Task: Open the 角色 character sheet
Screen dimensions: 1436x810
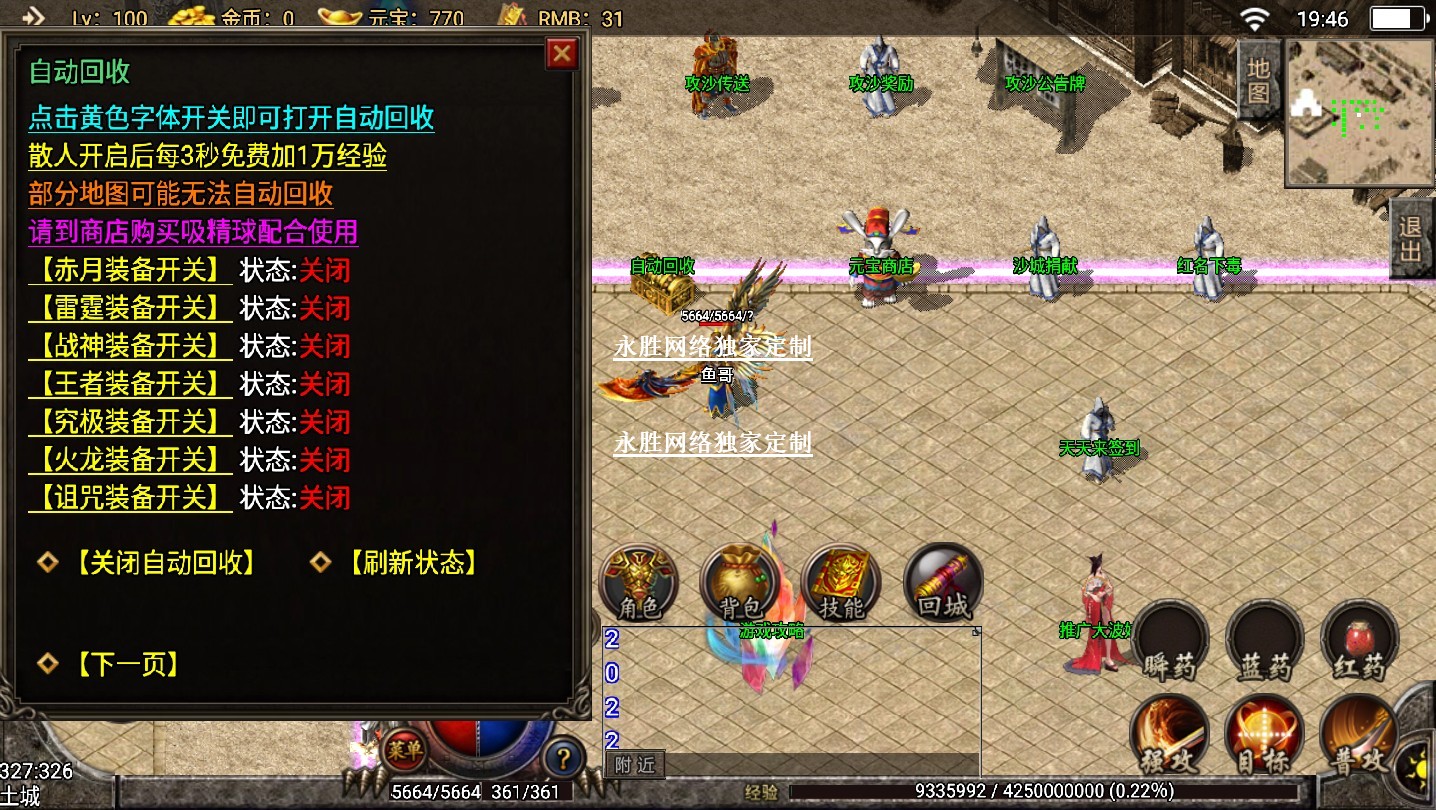Action: (638, 583)
